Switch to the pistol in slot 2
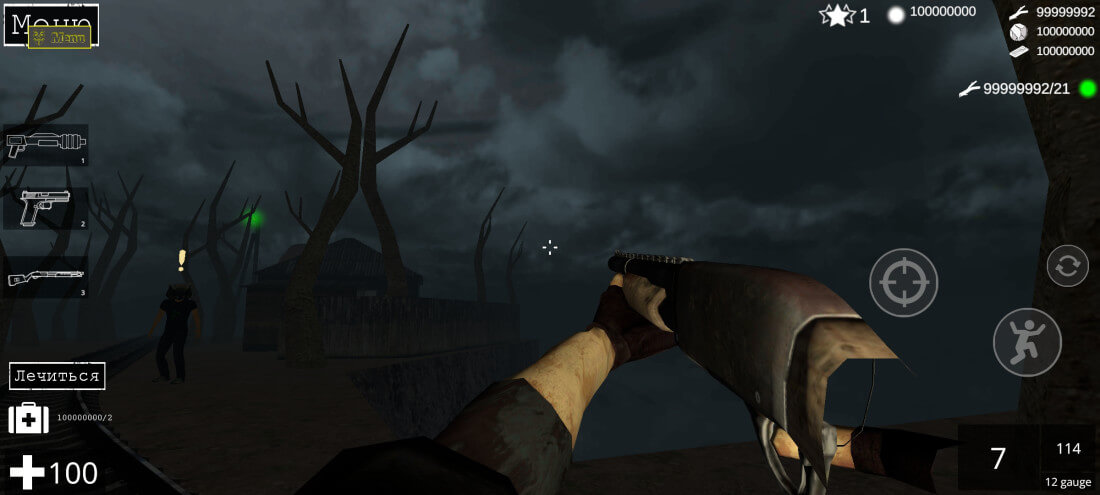Screen dimensions: 1100x495 pyautogui.click(x=45, y=209)
